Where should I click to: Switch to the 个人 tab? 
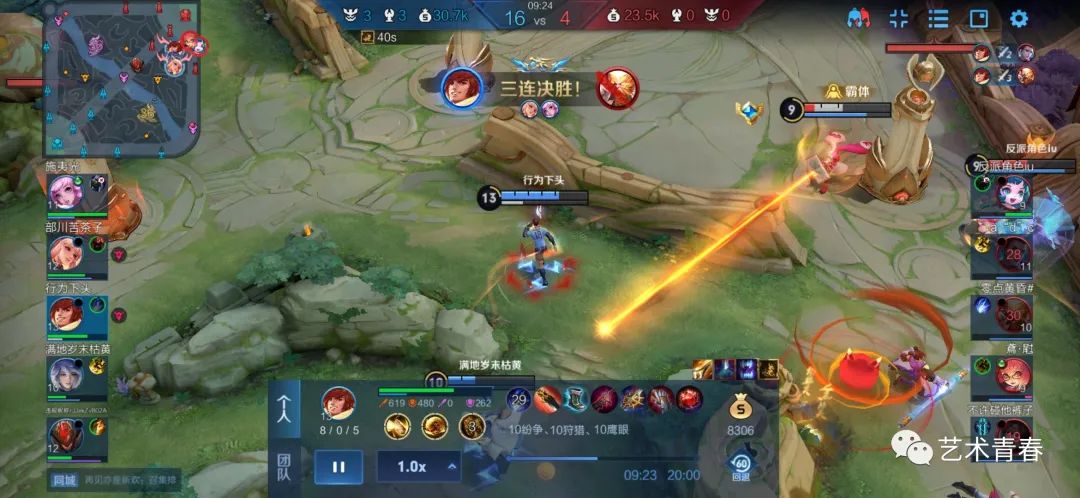coord(284,410)
